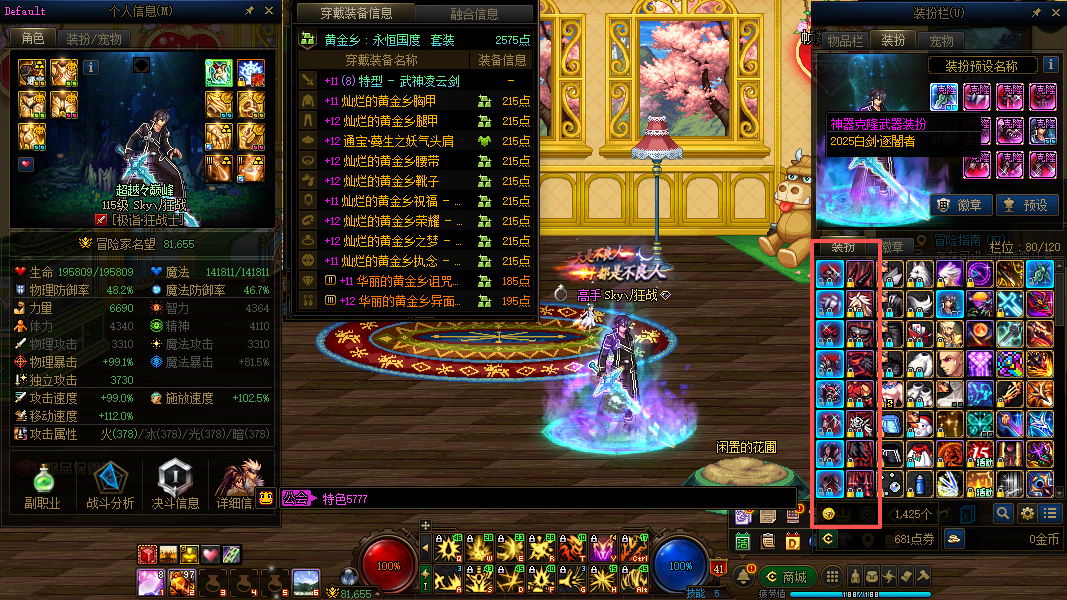Click the inventory search magnifier icon

click(x=1003, y=513)
